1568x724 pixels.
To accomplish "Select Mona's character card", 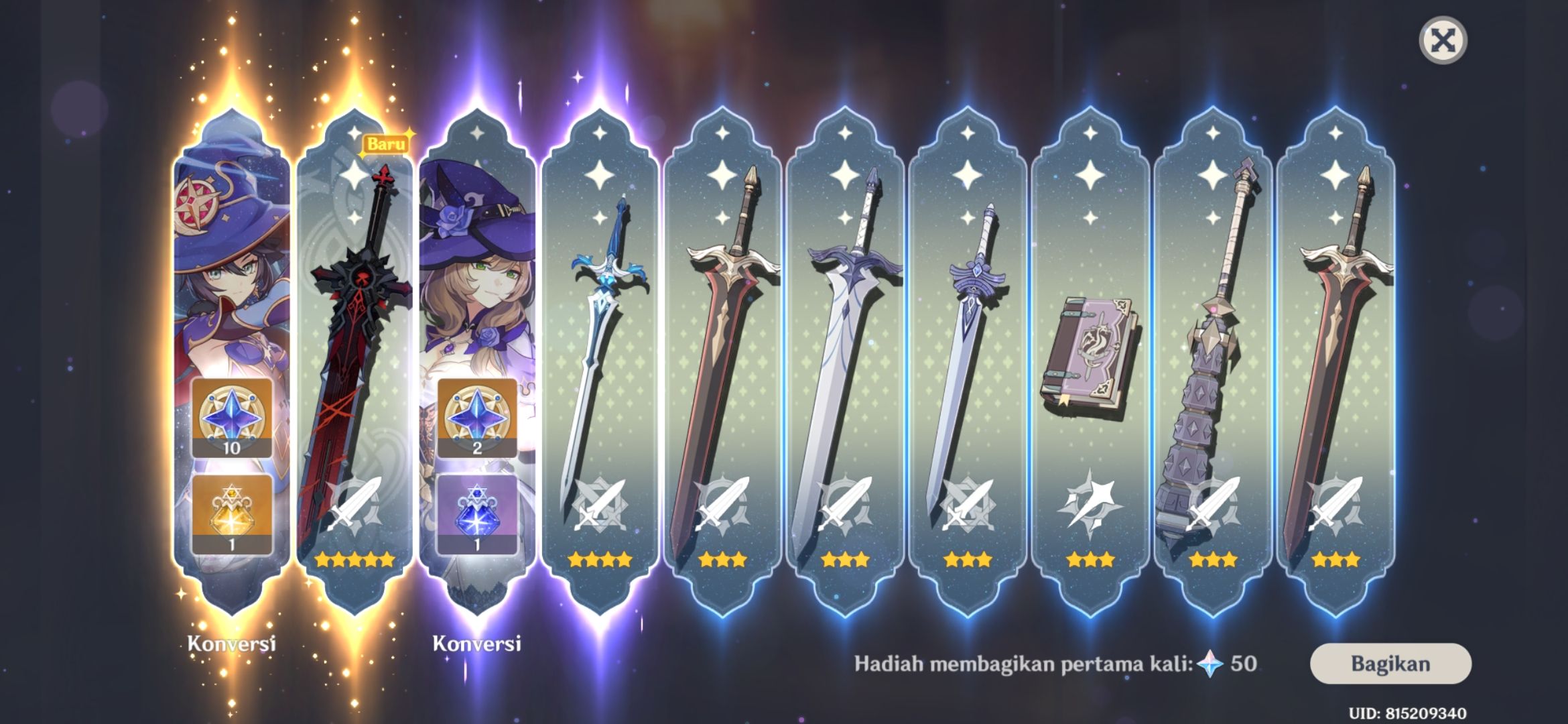I will click(233, 282).
